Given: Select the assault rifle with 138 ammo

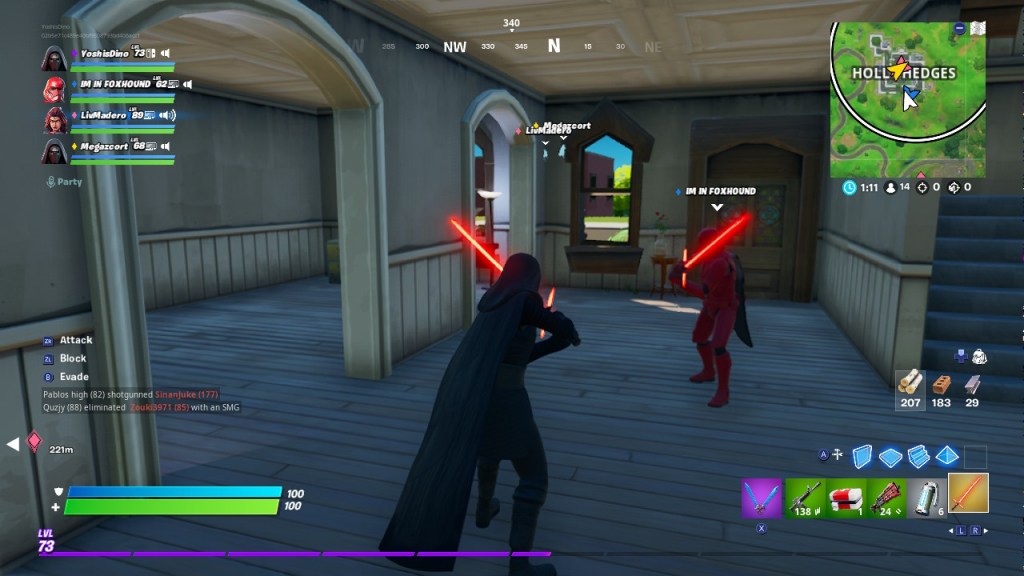Looking at the screenshot, I should tap(803, 497).
